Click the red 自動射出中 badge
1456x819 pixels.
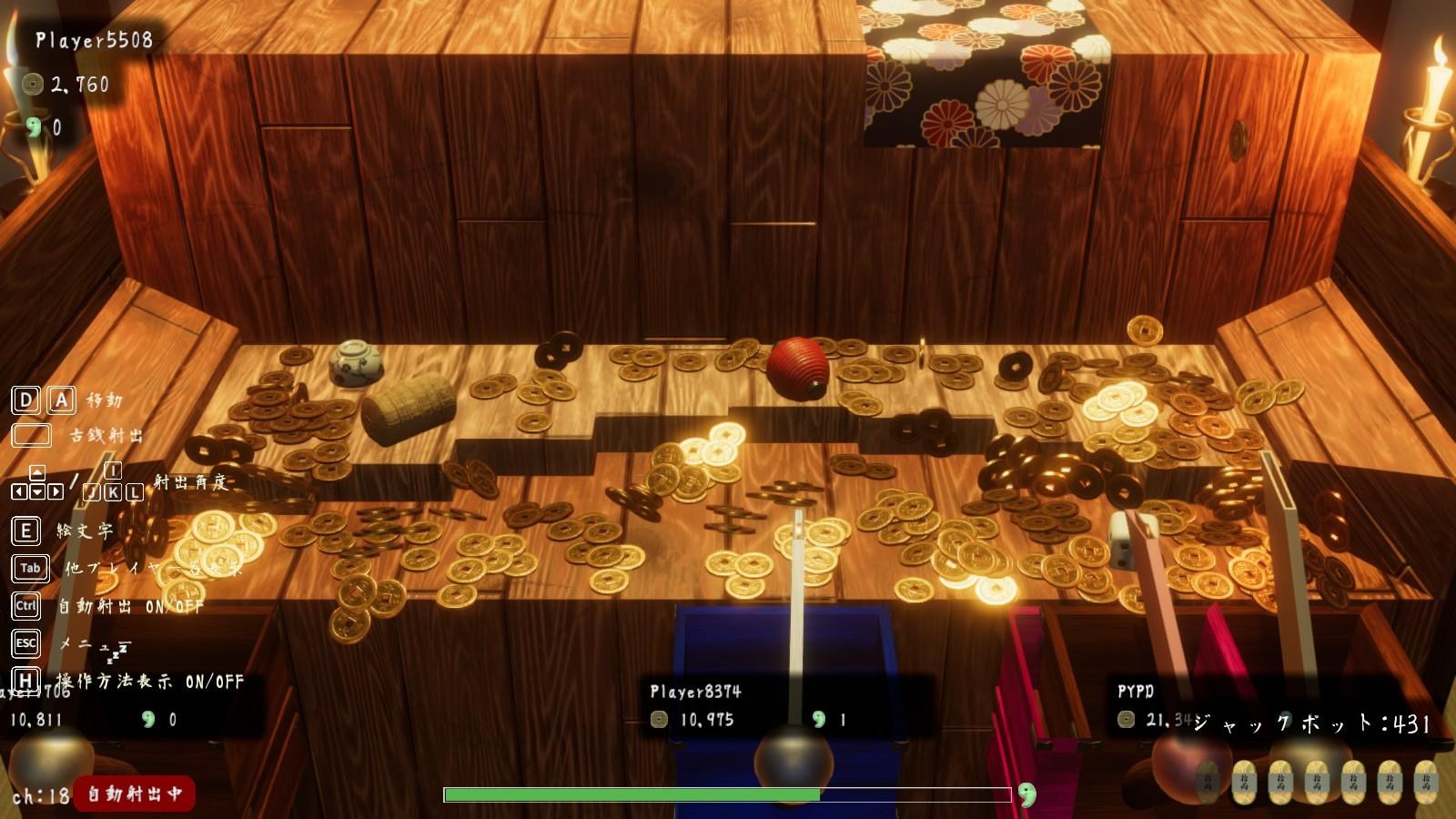point(132,793)
